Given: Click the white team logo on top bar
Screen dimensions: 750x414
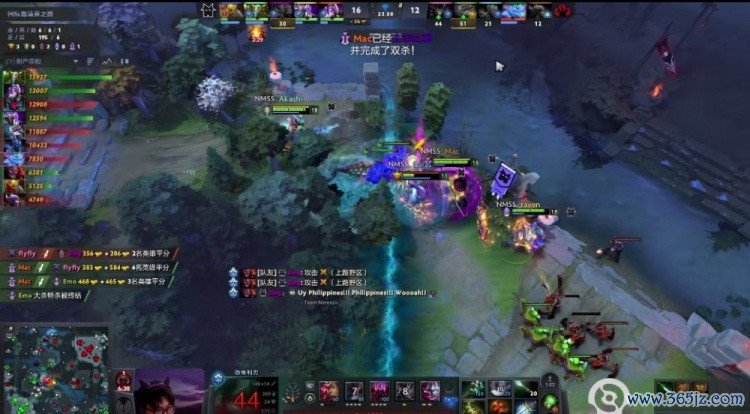Looking at the screenshot, I should pos(208,9).
